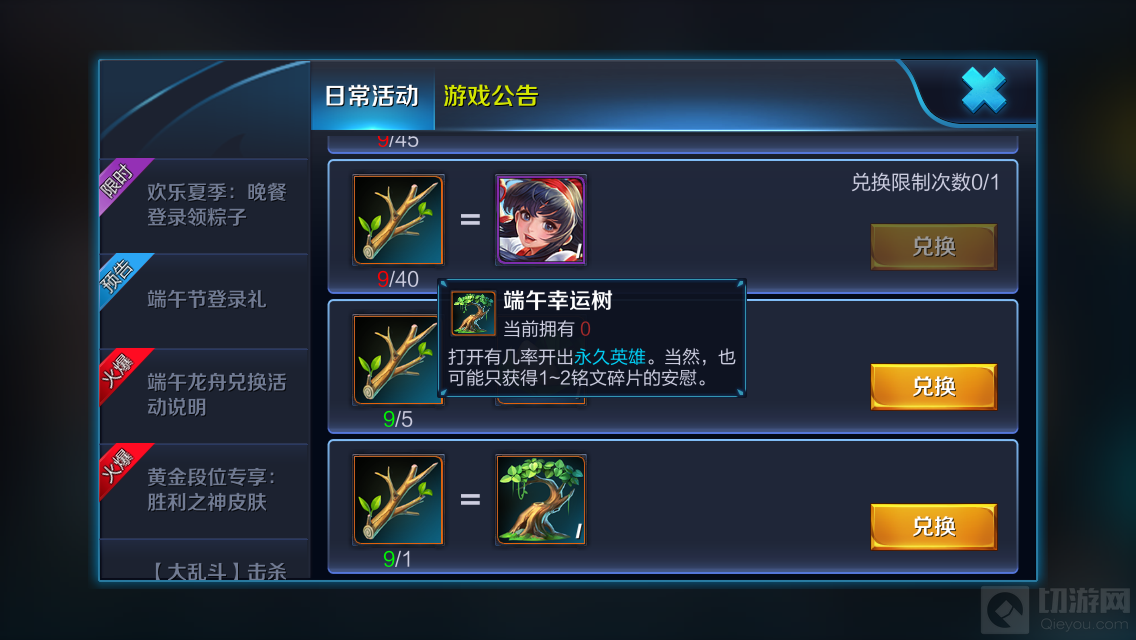Viewport: 1136px width, 640px height.
Task: Click the greyed 兑换 button for the hero
Action: tap(933, 246)
